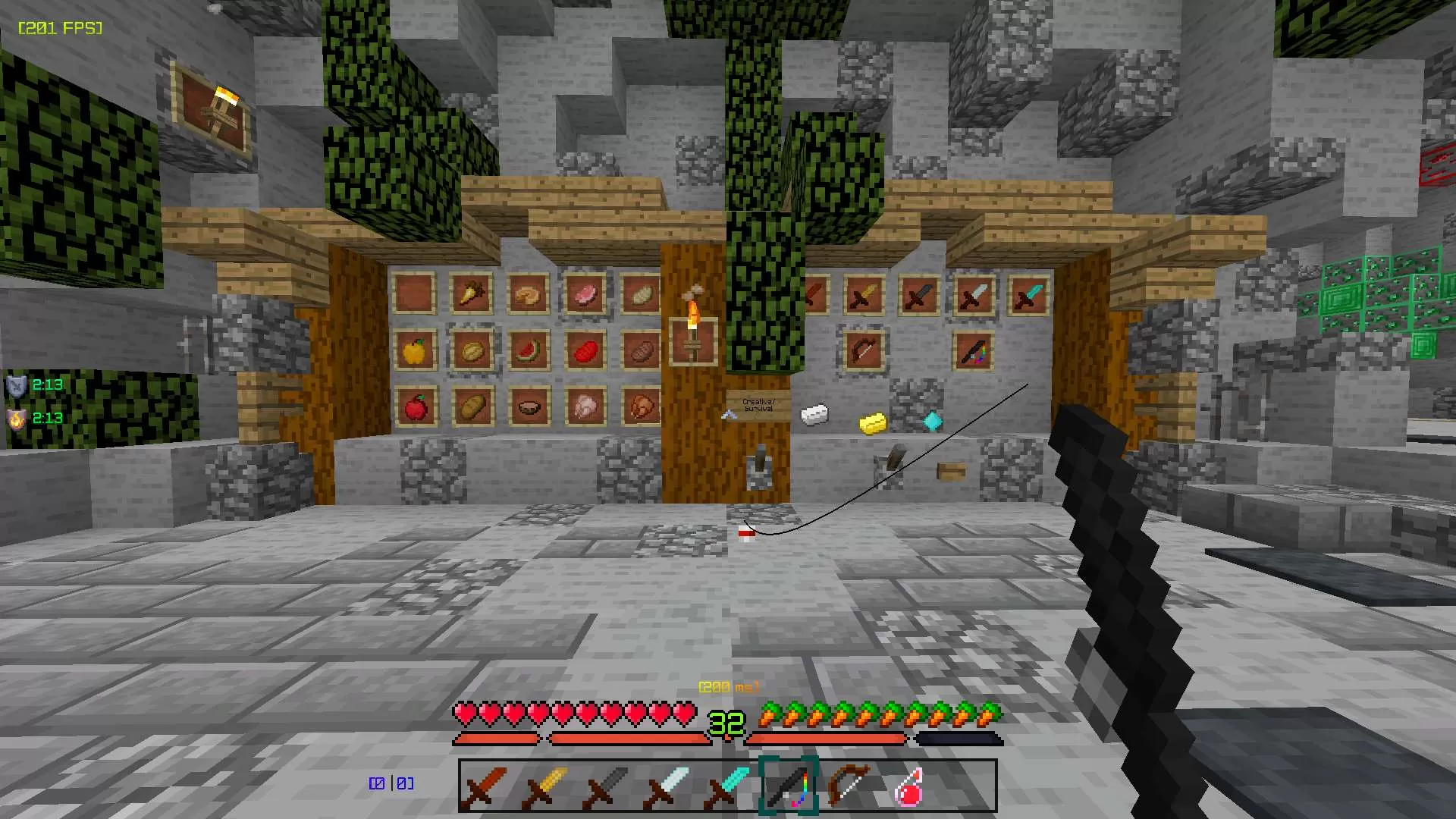Click the golden carrot item frame

(x=472, y=294)
